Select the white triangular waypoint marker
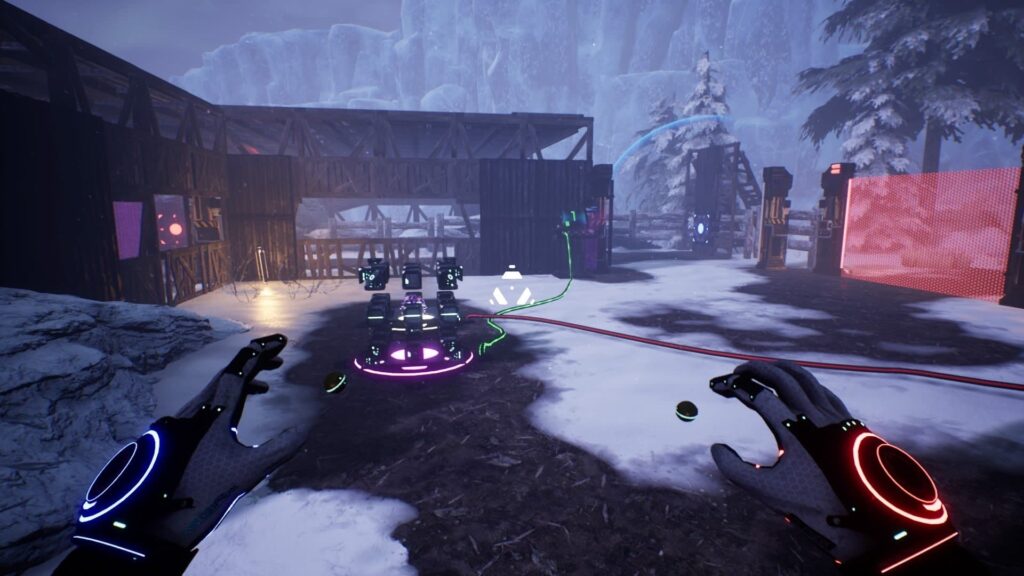 tap(511, 291)
